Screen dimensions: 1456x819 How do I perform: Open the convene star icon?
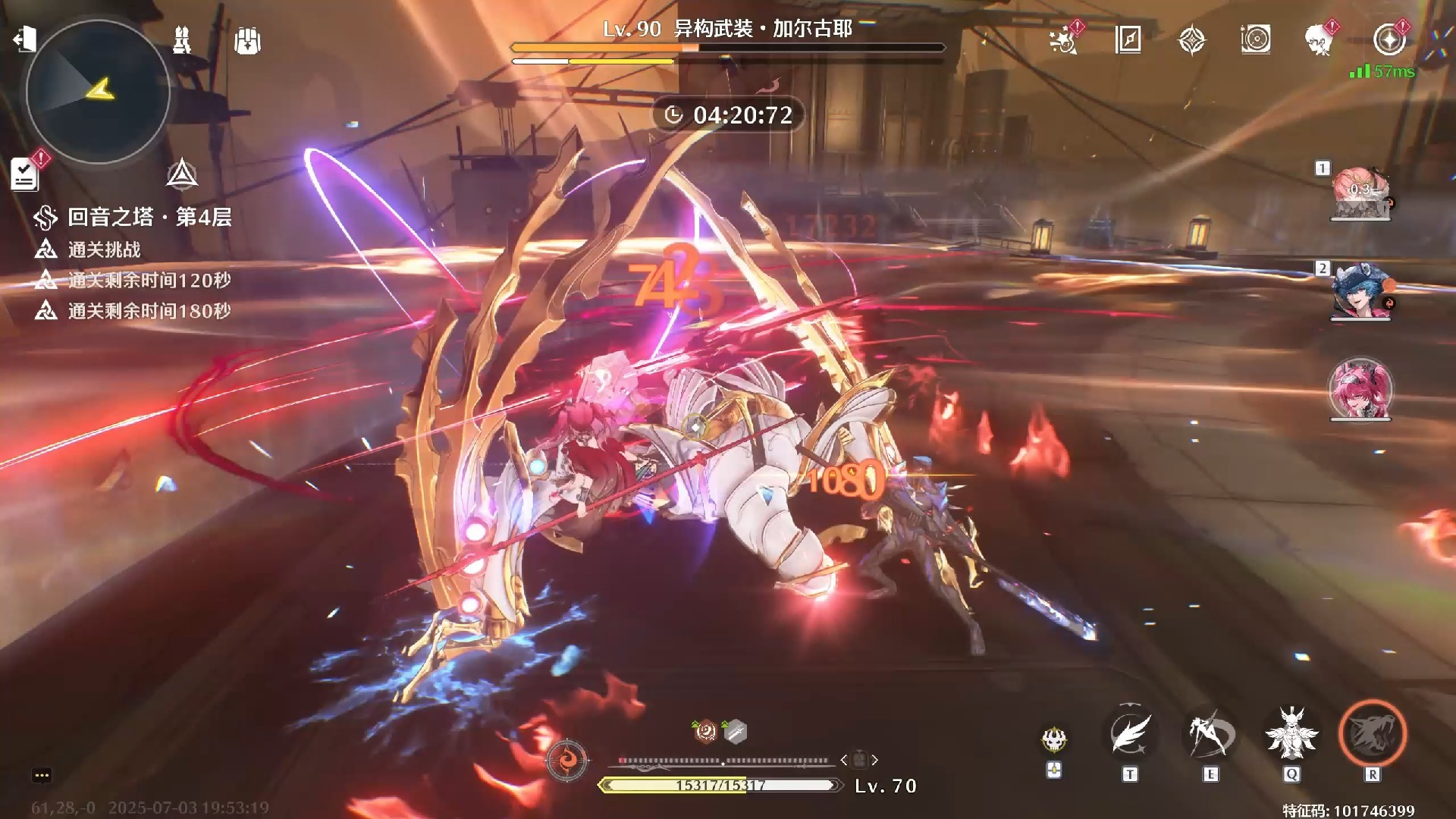(1389, 39)
